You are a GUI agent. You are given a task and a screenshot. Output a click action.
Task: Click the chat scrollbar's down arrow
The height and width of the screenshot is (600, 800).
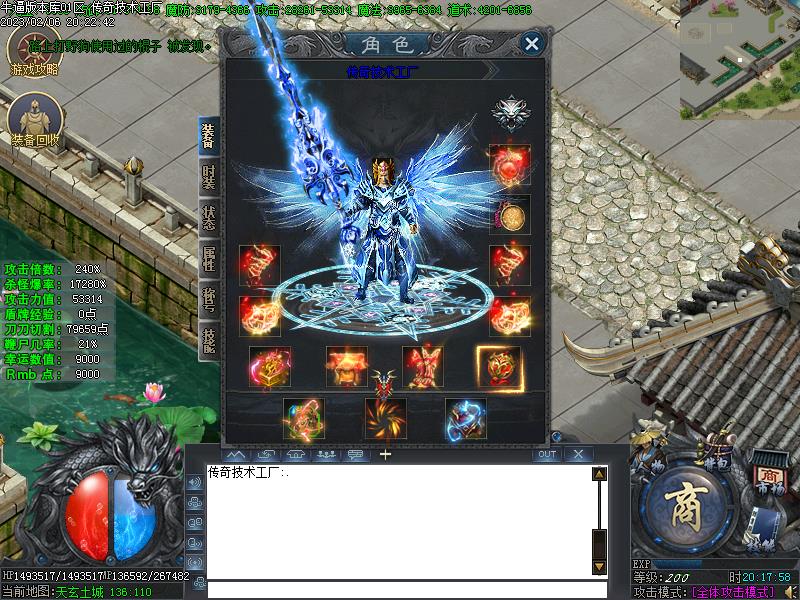pos(599,566)
